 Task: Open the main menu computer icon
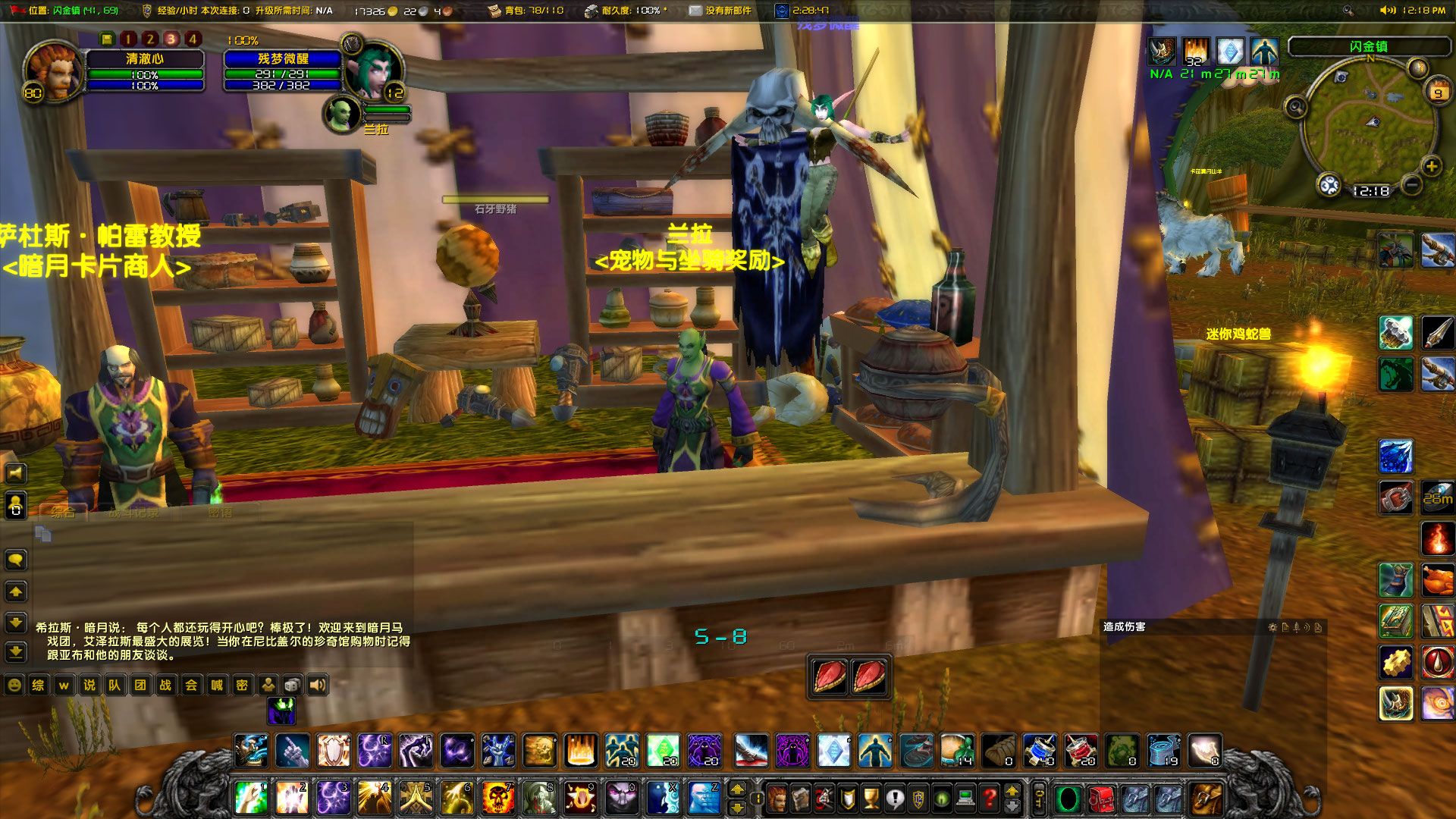coord(965,799)
